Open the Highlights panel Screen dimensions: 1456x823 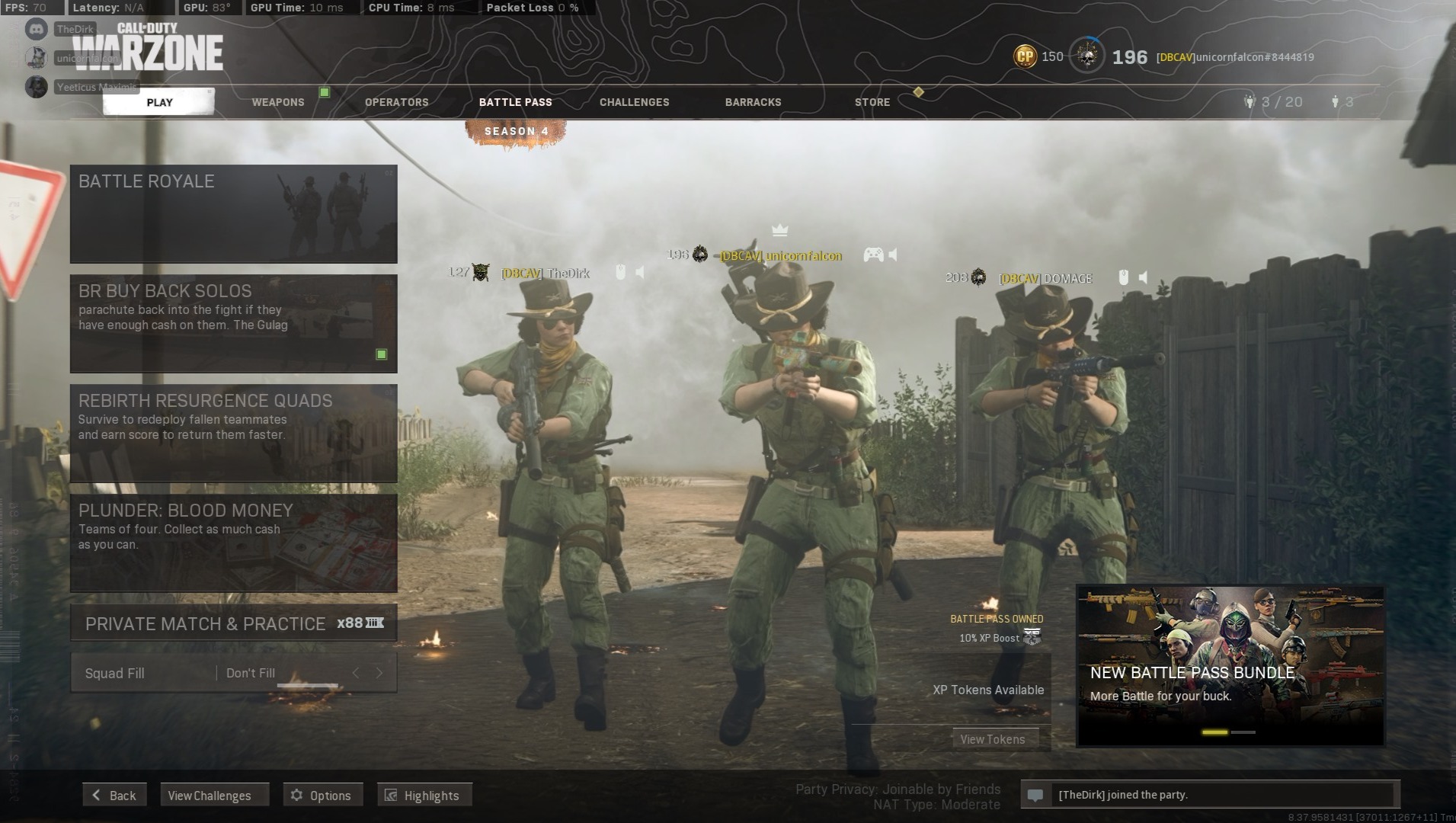[x=424, y=795]
